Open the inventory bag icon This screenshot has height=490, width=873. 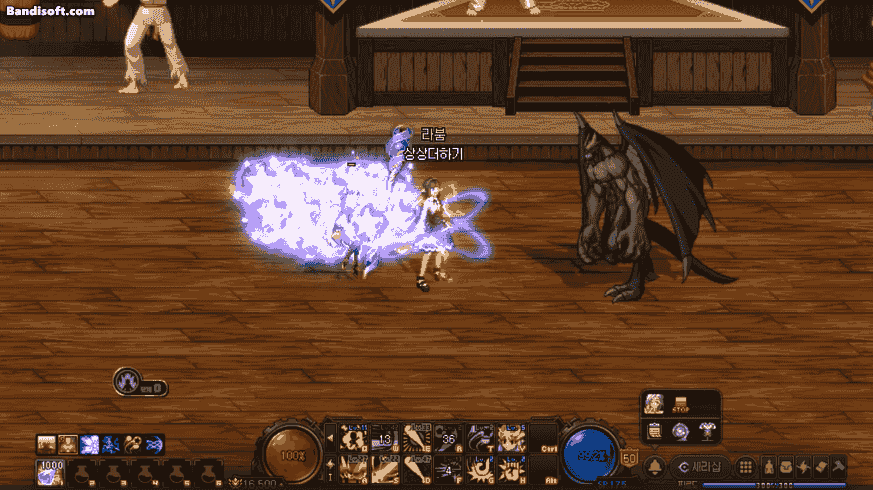coord(786,467)
